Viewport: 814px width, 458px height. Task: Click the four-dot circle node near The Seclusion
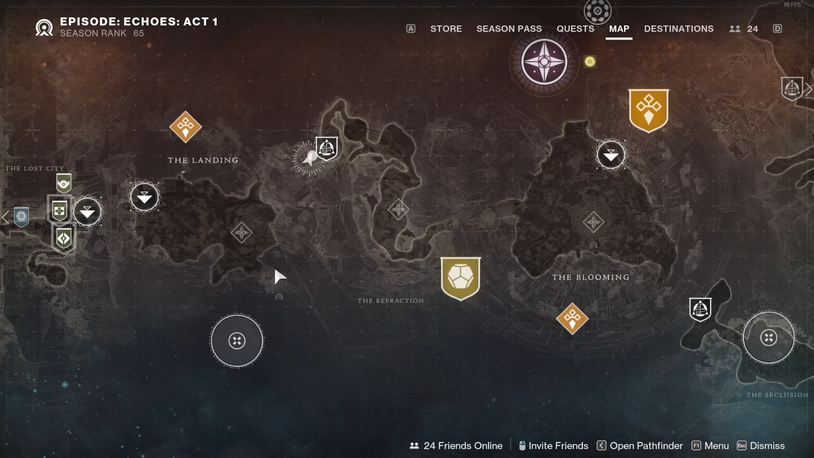(768, 338)
